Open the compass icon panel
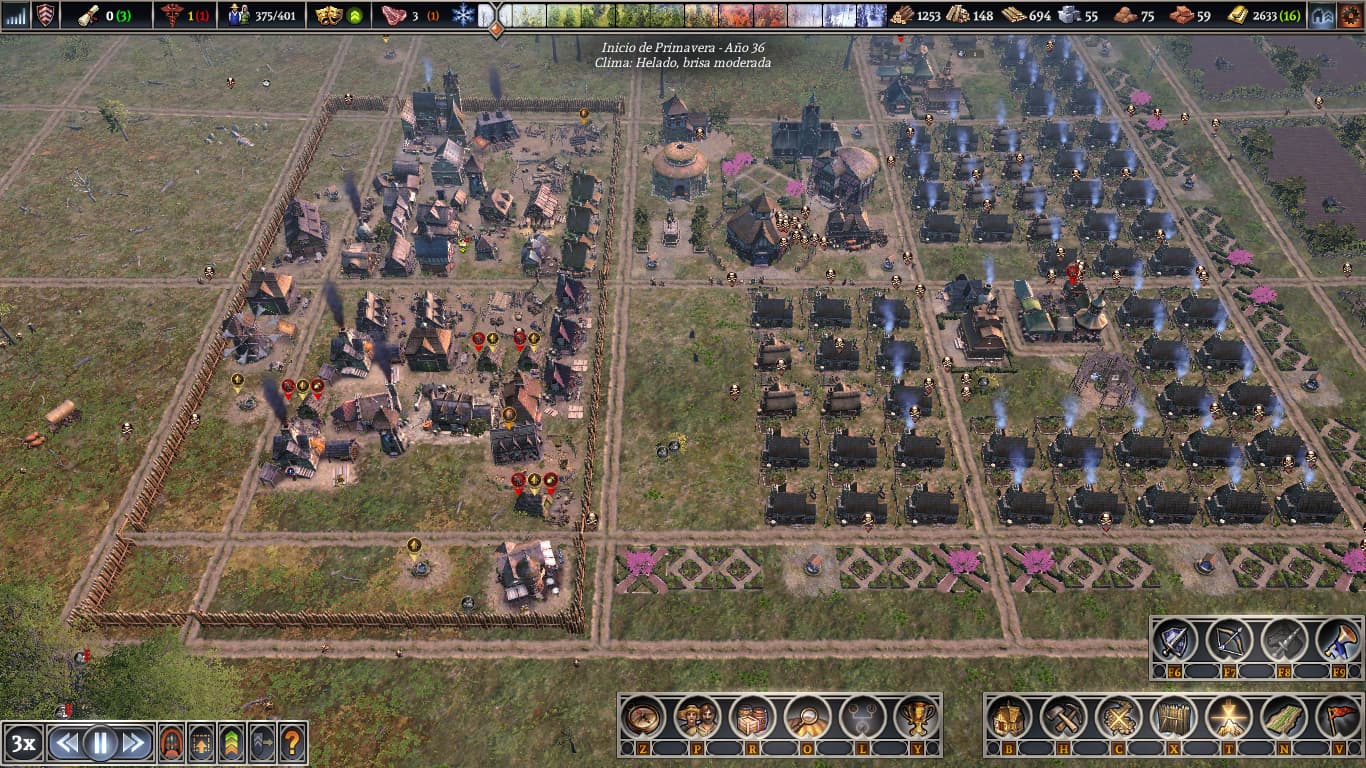Image resolution: width=1366 pixels, height=768 pixels. [x=643, y=716]
